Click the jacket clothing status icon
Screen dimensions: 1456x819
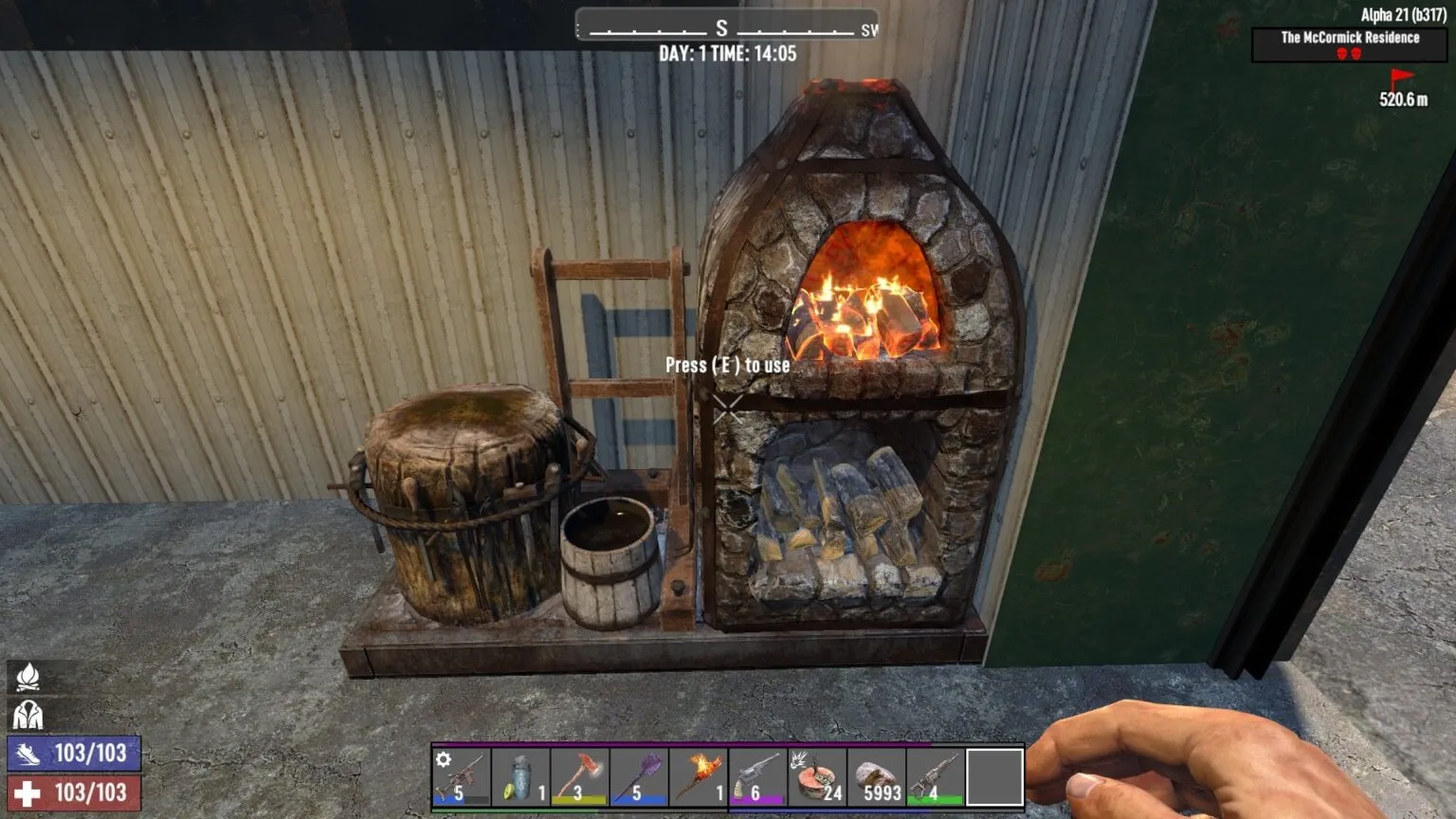pyautogui.click(x=29, y=712)
